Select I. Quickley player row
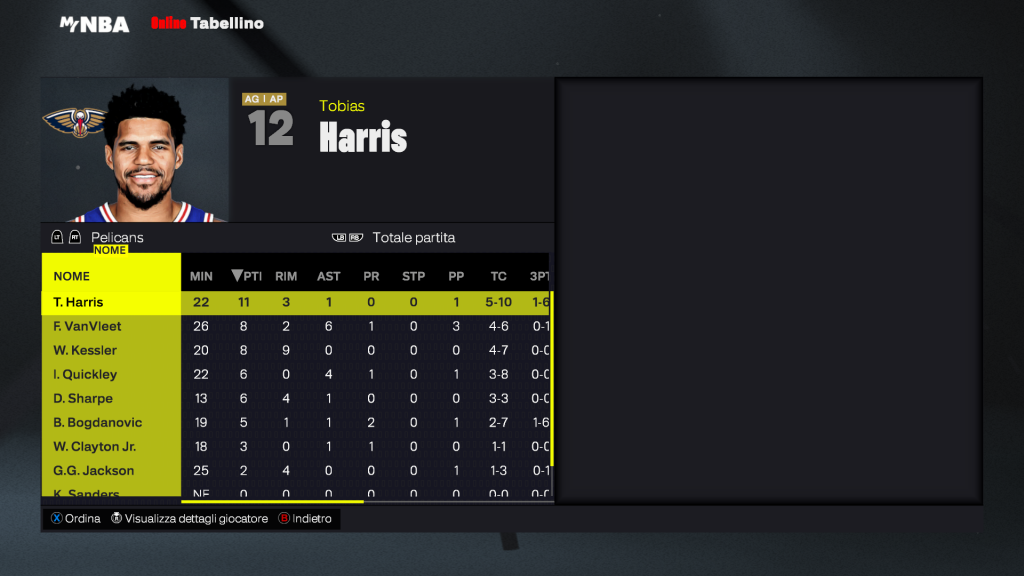This screenshot has height=576, width=1024. (110, 374)
